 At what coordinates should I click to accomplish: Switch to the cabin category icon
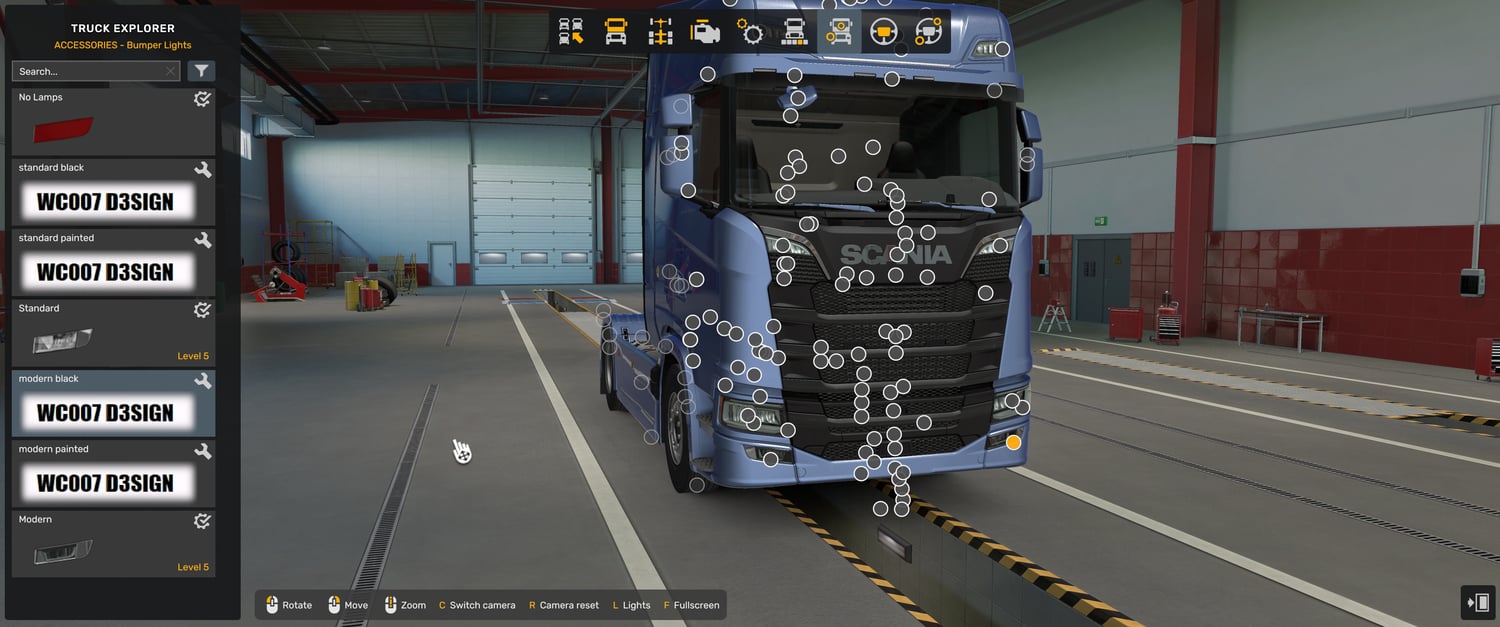pyautogui.click(x=616, y=32)
